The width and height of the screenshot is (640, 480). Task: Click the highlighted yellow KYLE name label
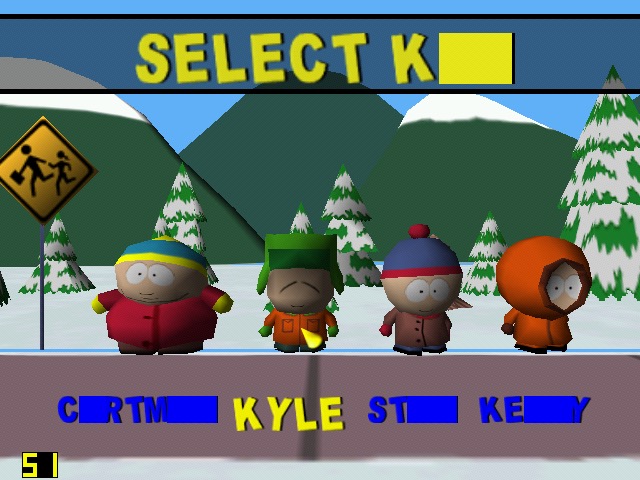pos(288,413)
